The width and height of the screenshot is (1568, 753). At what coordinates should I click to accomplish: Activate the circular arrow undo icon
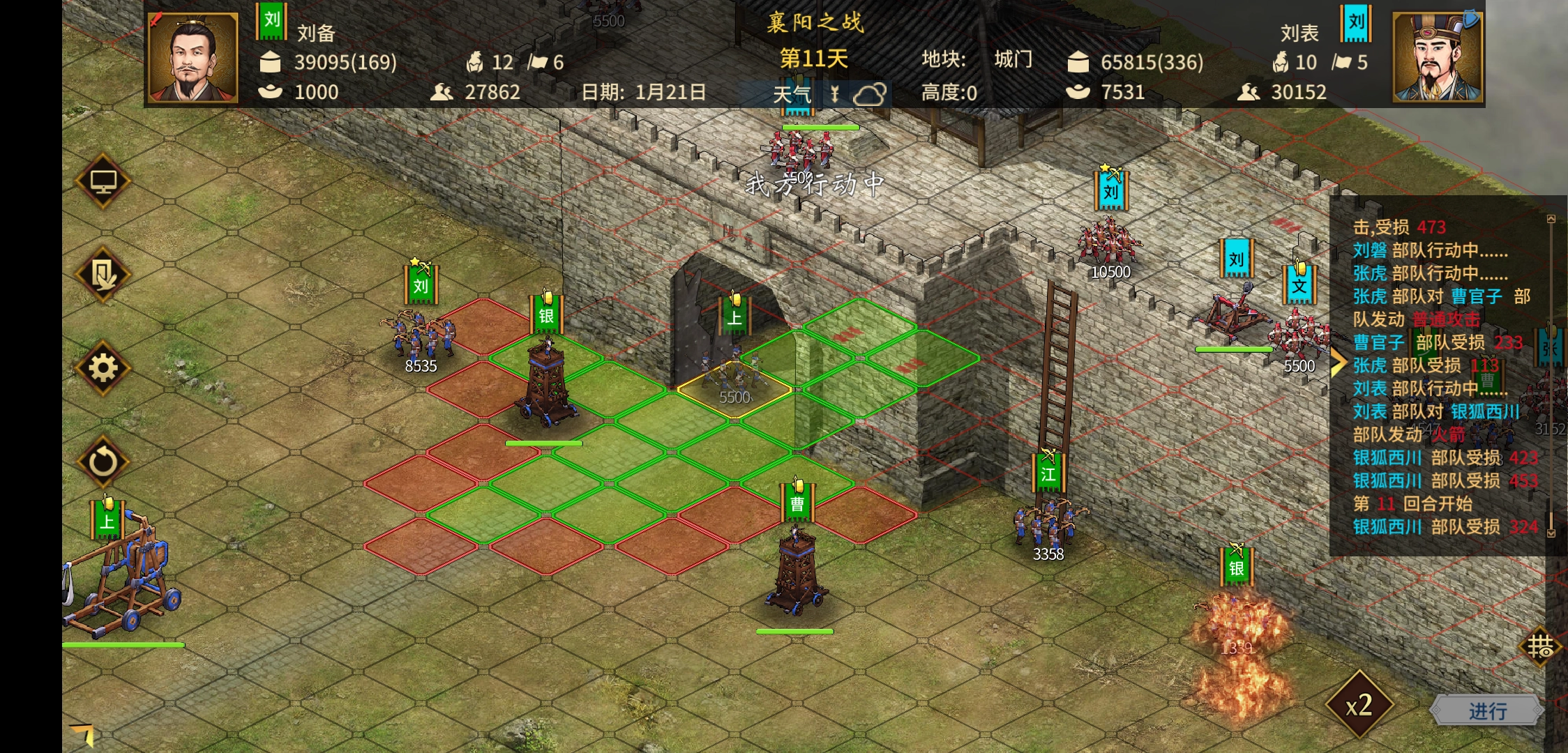[x=103, y=462]
